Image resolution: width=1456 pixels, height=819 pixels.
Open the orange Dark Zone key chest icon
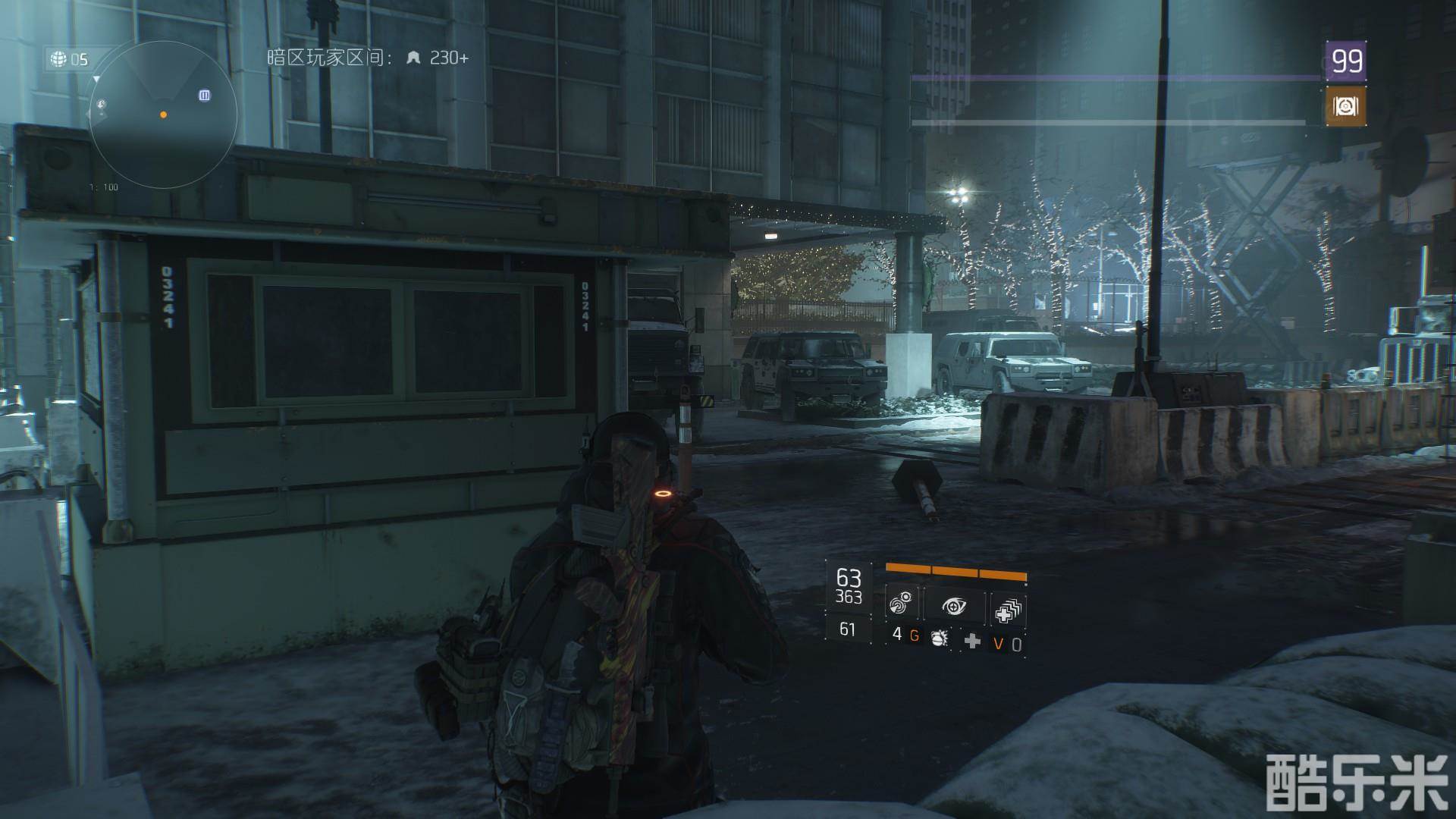point(1345,106)
